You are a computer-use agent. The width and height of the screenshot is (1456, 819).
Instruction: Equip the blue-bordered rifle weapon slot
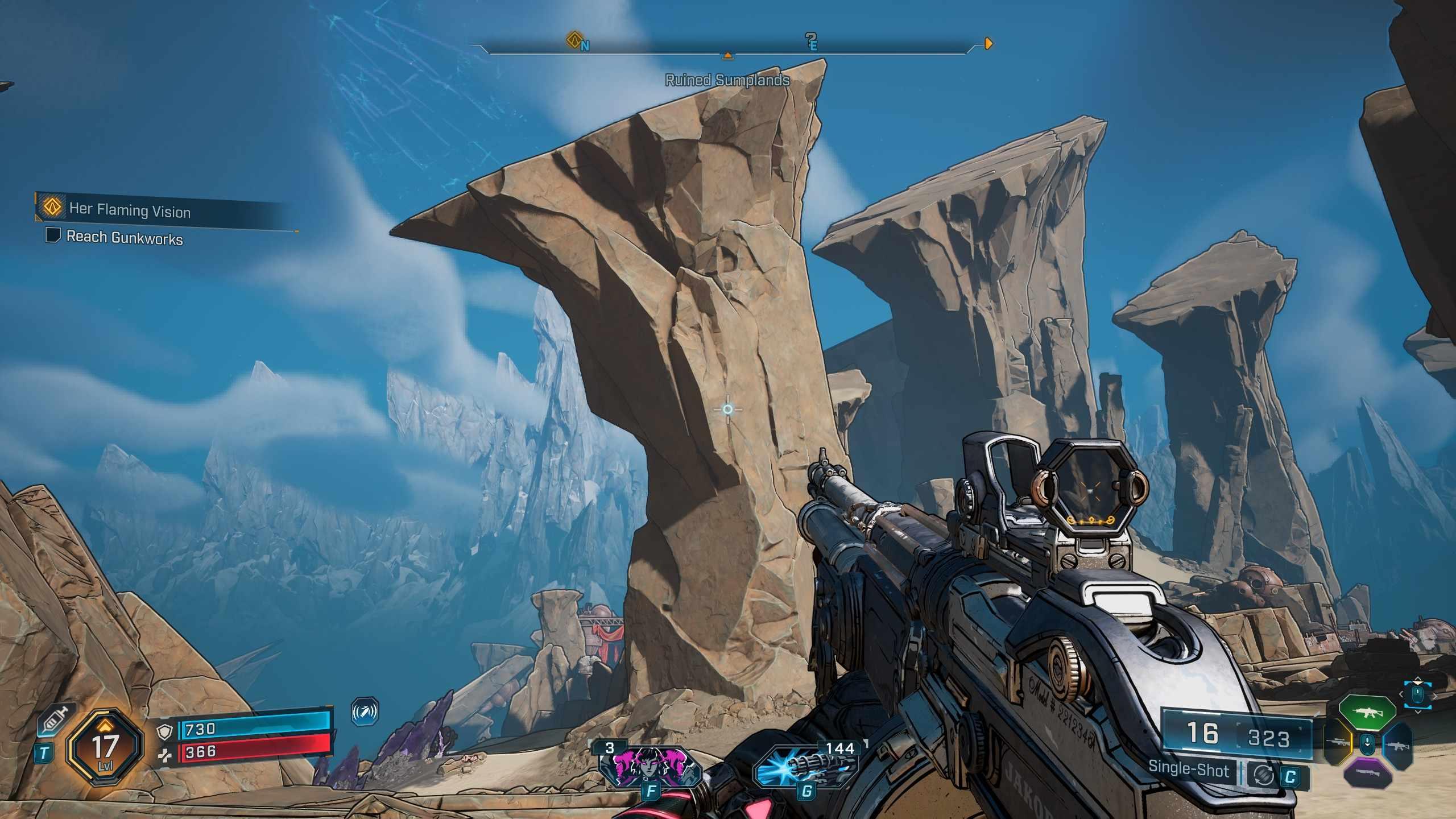[x=1396, y=746]
